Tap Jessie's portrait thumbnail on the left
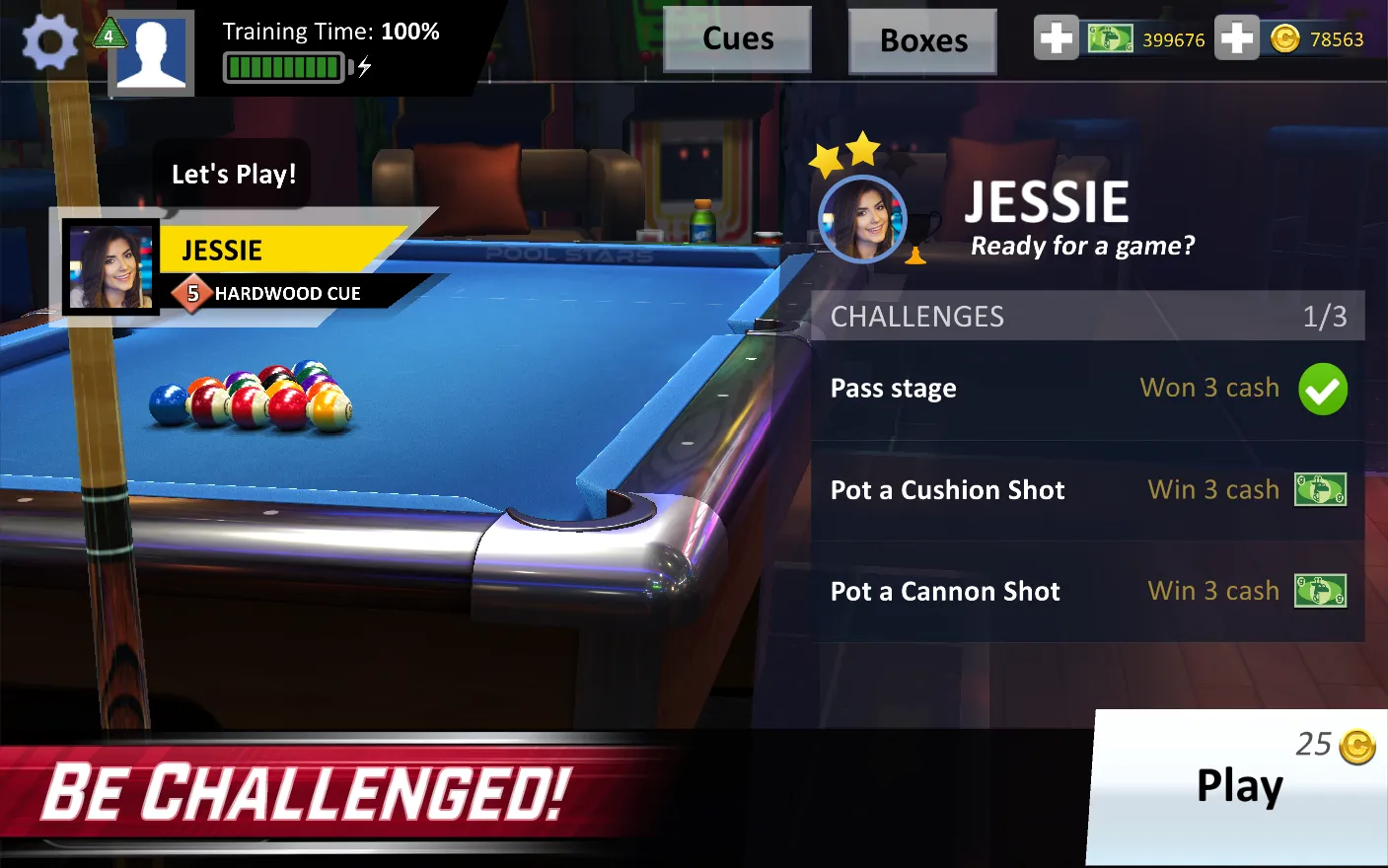The width and height of the screenshot is (1388, 868). [111, 264]
